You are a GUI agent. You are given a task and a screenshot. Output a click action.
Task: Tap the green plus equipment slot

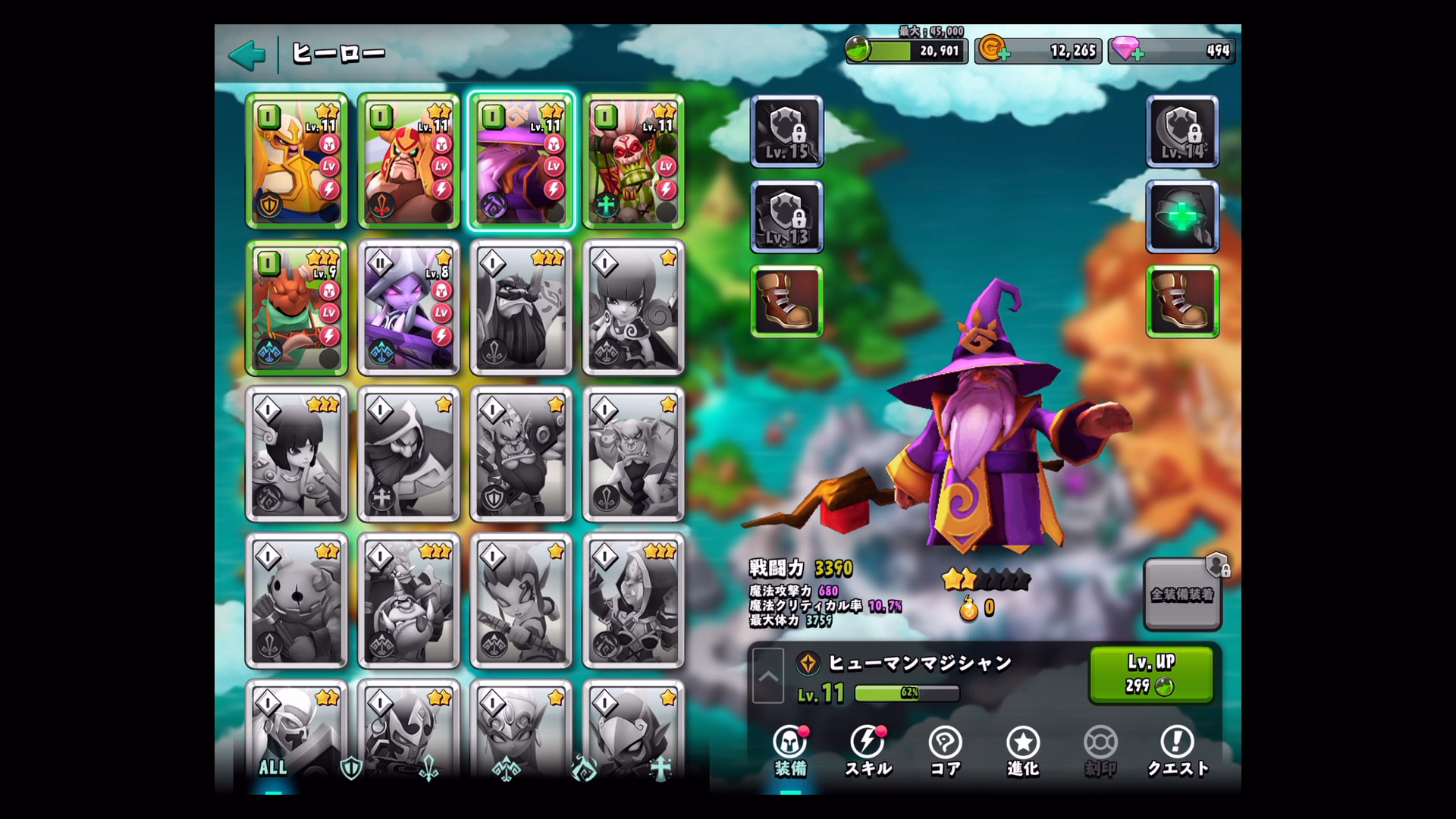(1182, 217)
